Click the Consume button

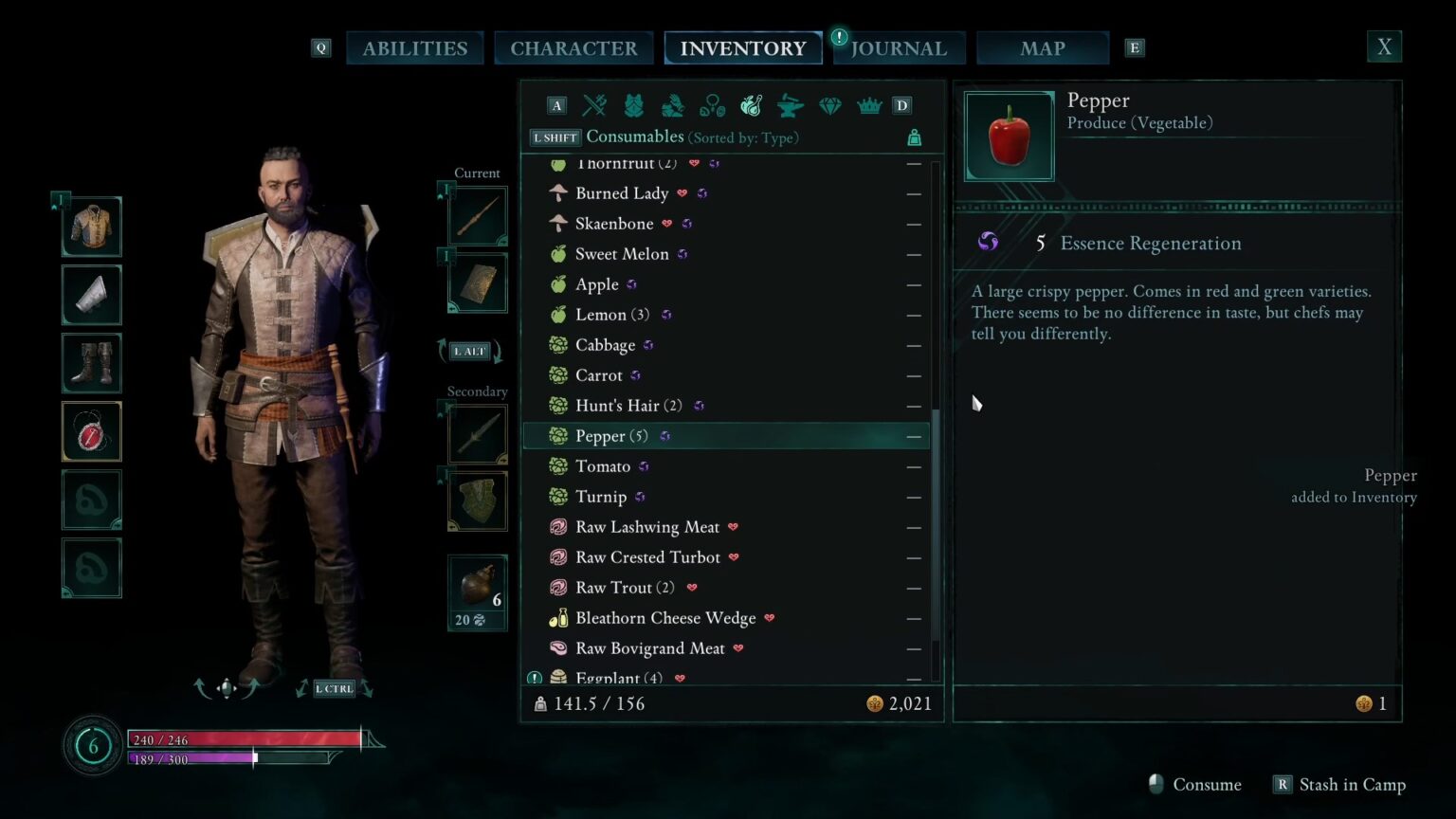pos(1206,784)
